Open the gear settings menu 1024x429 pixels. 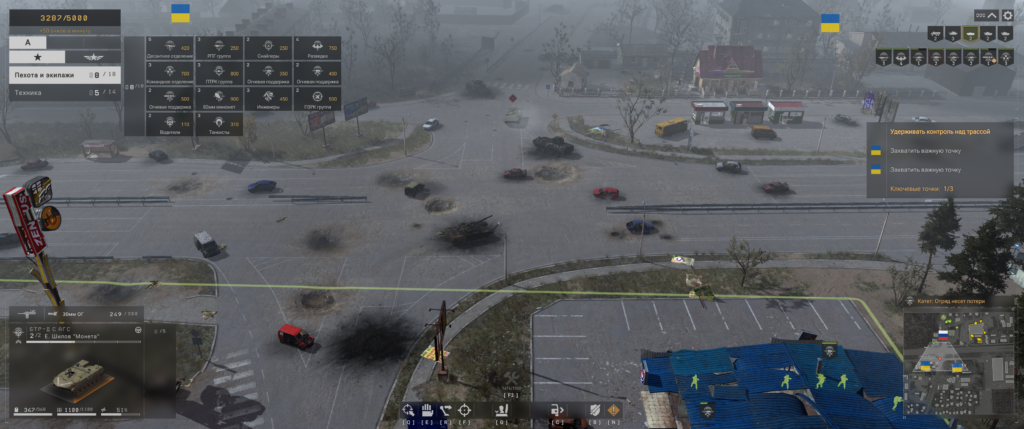1007,16
